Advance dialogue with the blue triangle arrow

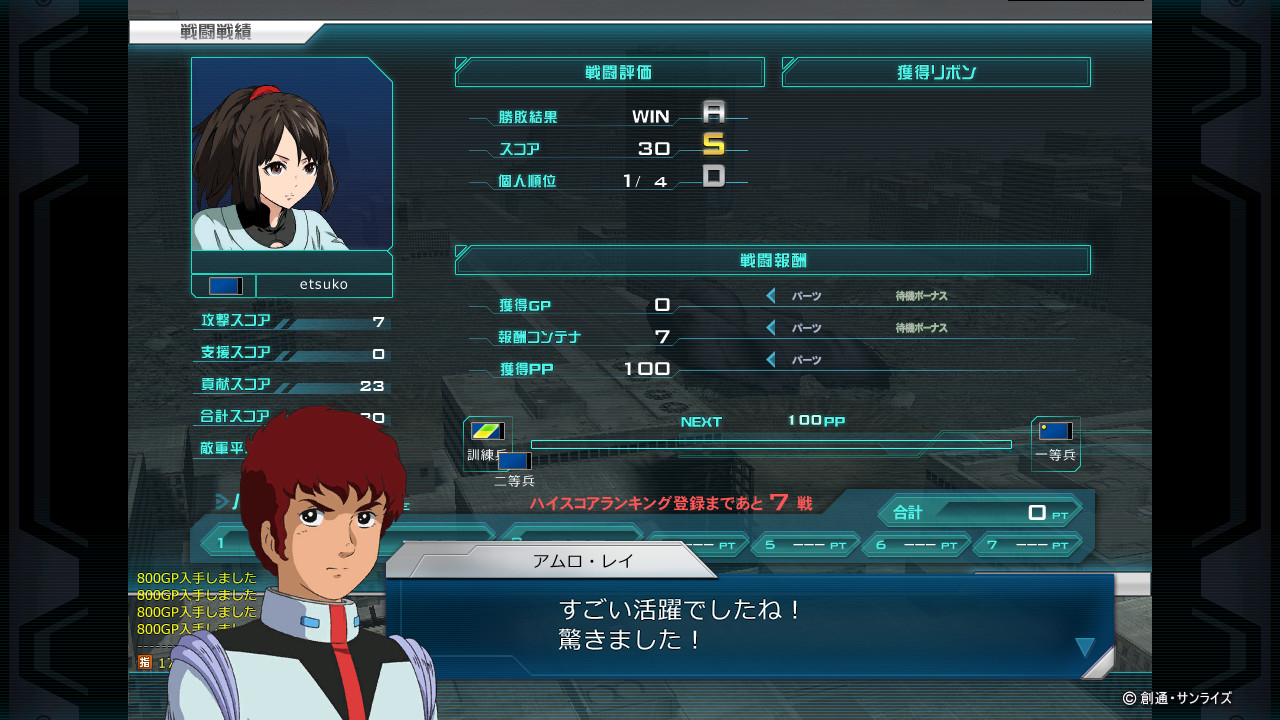(x=1085, y=647)
